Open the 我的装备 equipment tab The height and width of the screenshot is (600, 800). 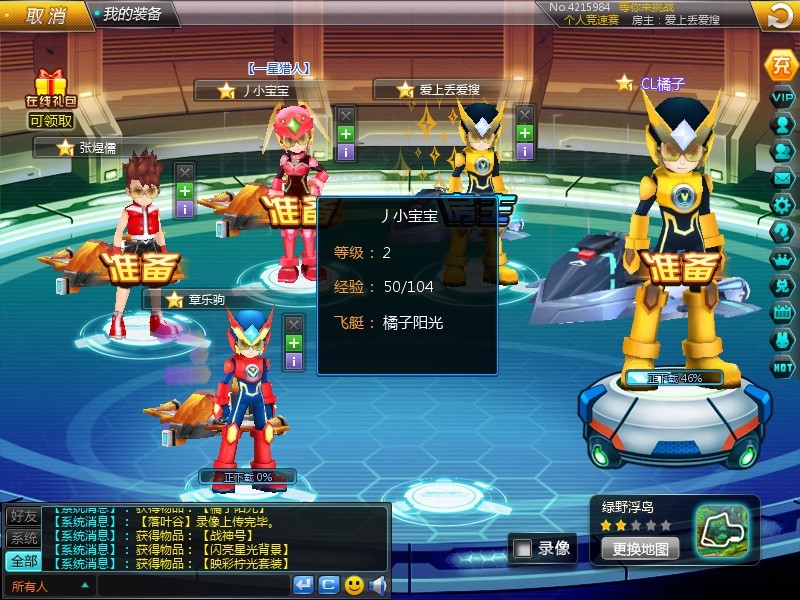coord(132,15)
